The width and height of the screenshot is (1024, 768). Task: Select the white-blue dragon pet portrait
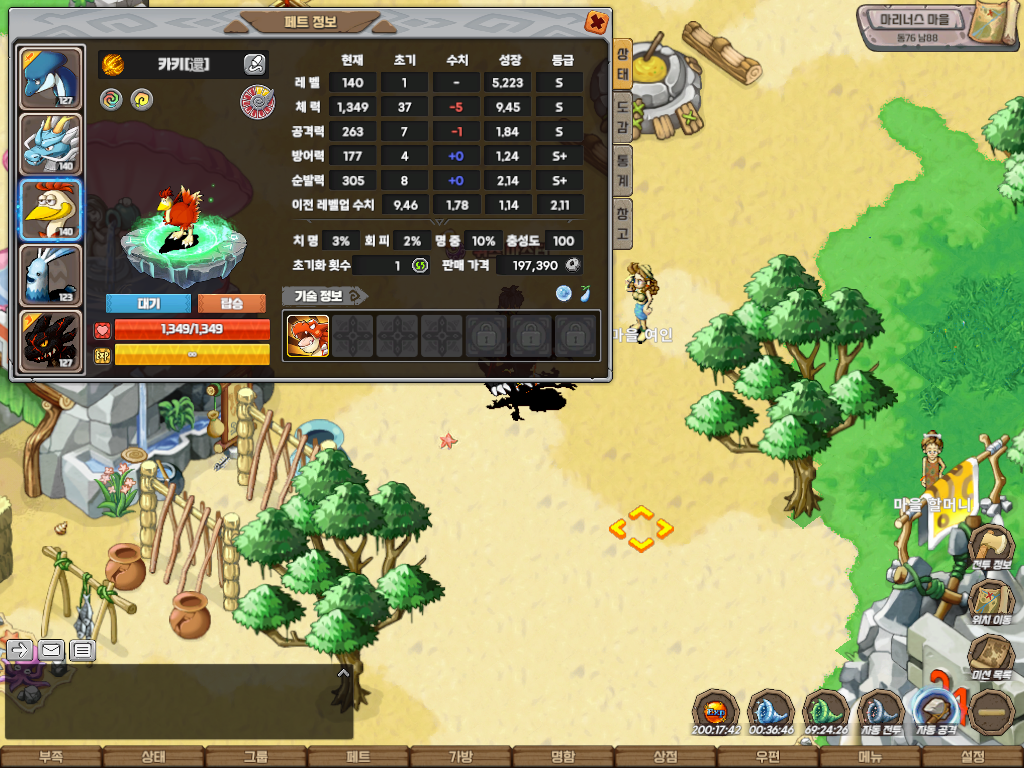tap(49, 143)
